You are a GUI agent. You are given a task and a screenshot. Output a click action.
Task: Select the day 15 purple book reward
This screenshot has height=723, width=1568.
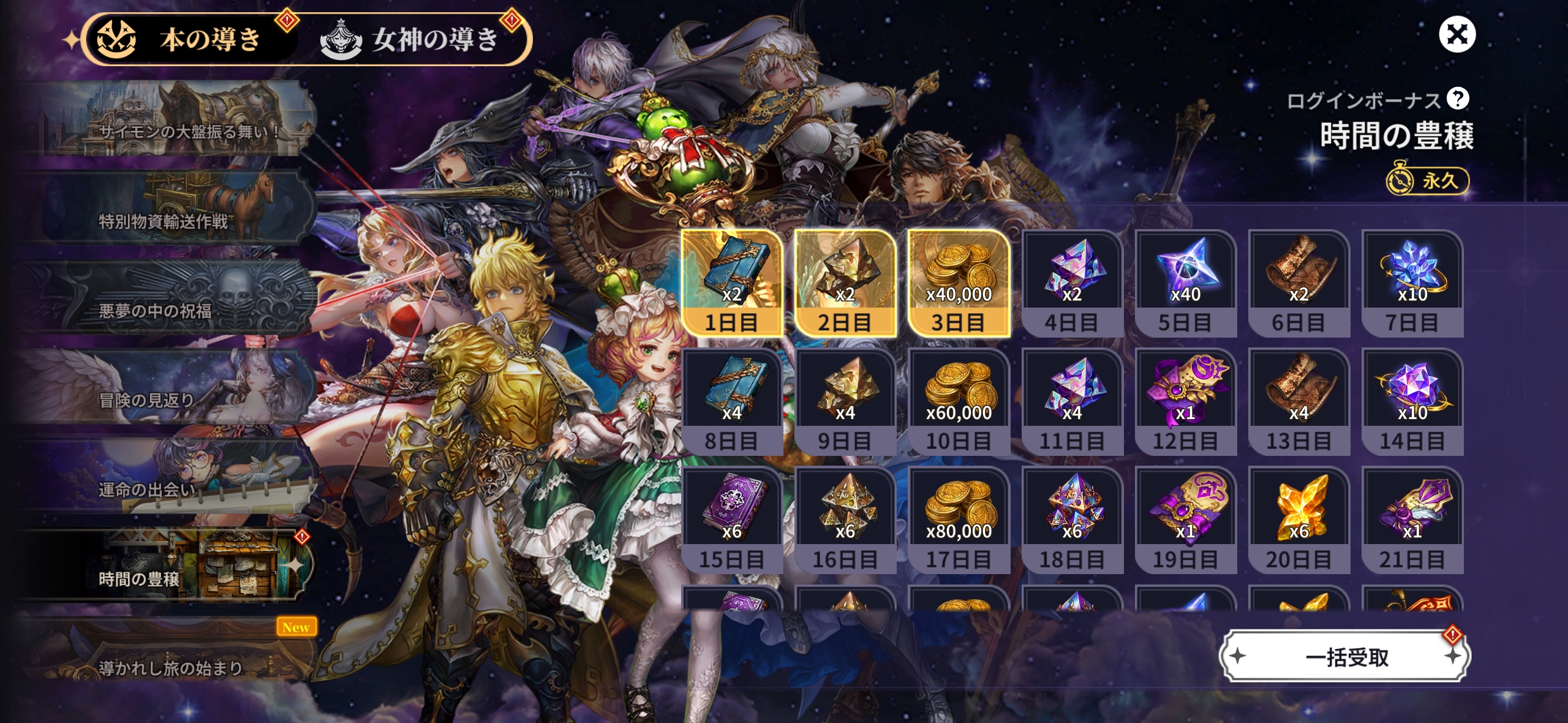coord(732,520)
